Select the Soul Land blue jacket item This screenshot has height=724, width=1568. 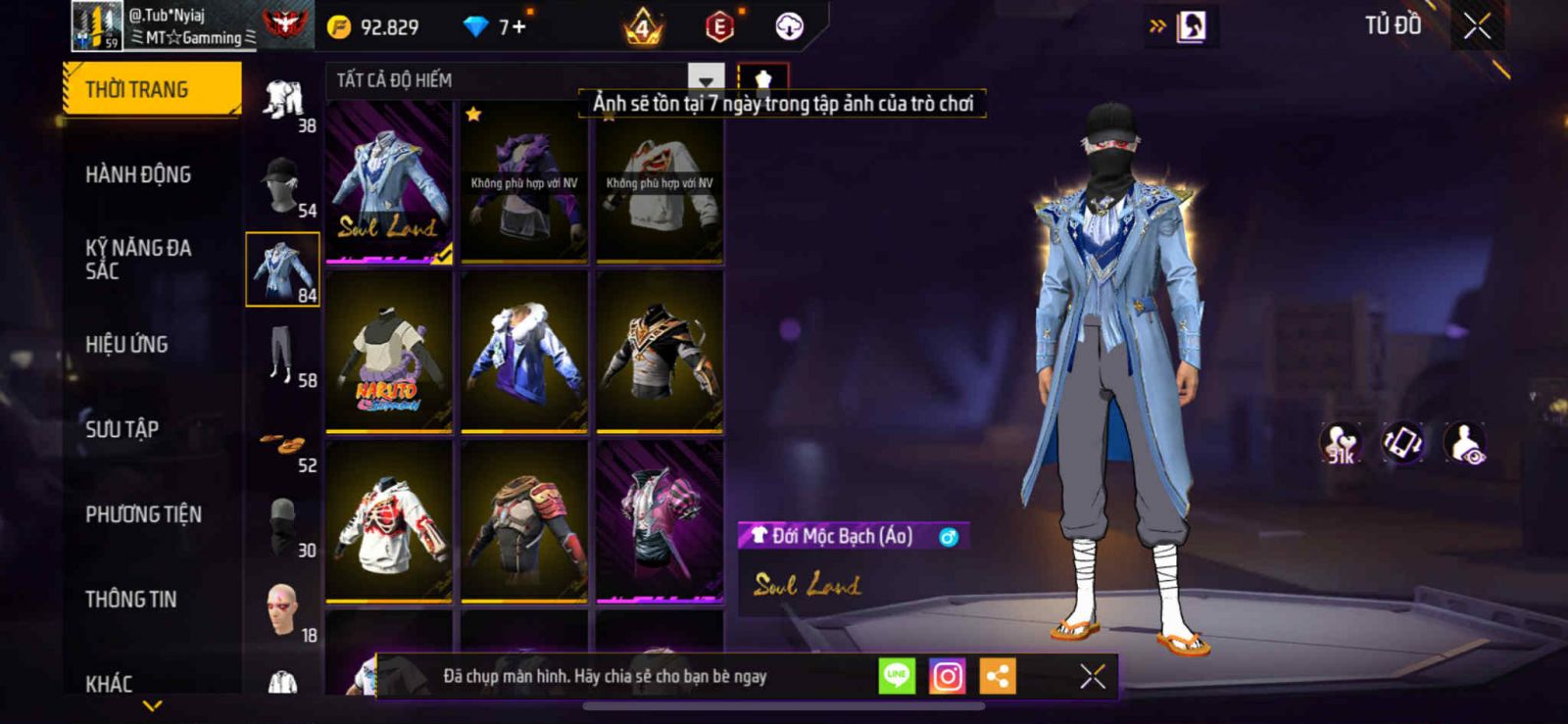tap(389, 183)
